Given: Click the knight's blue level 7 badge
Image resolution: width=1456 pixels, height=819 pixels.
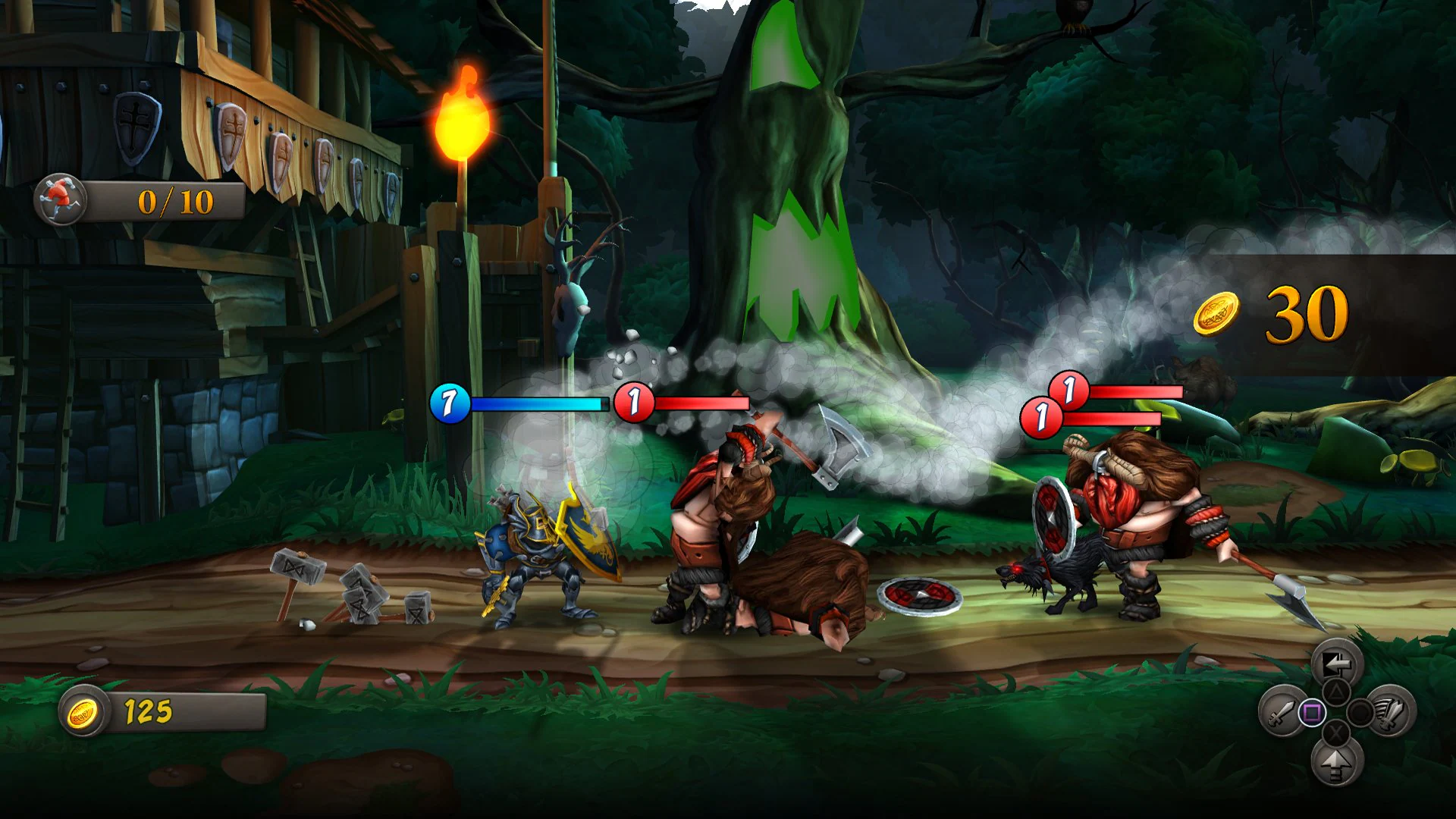Looking at the screenshot, I should (448, 403).
